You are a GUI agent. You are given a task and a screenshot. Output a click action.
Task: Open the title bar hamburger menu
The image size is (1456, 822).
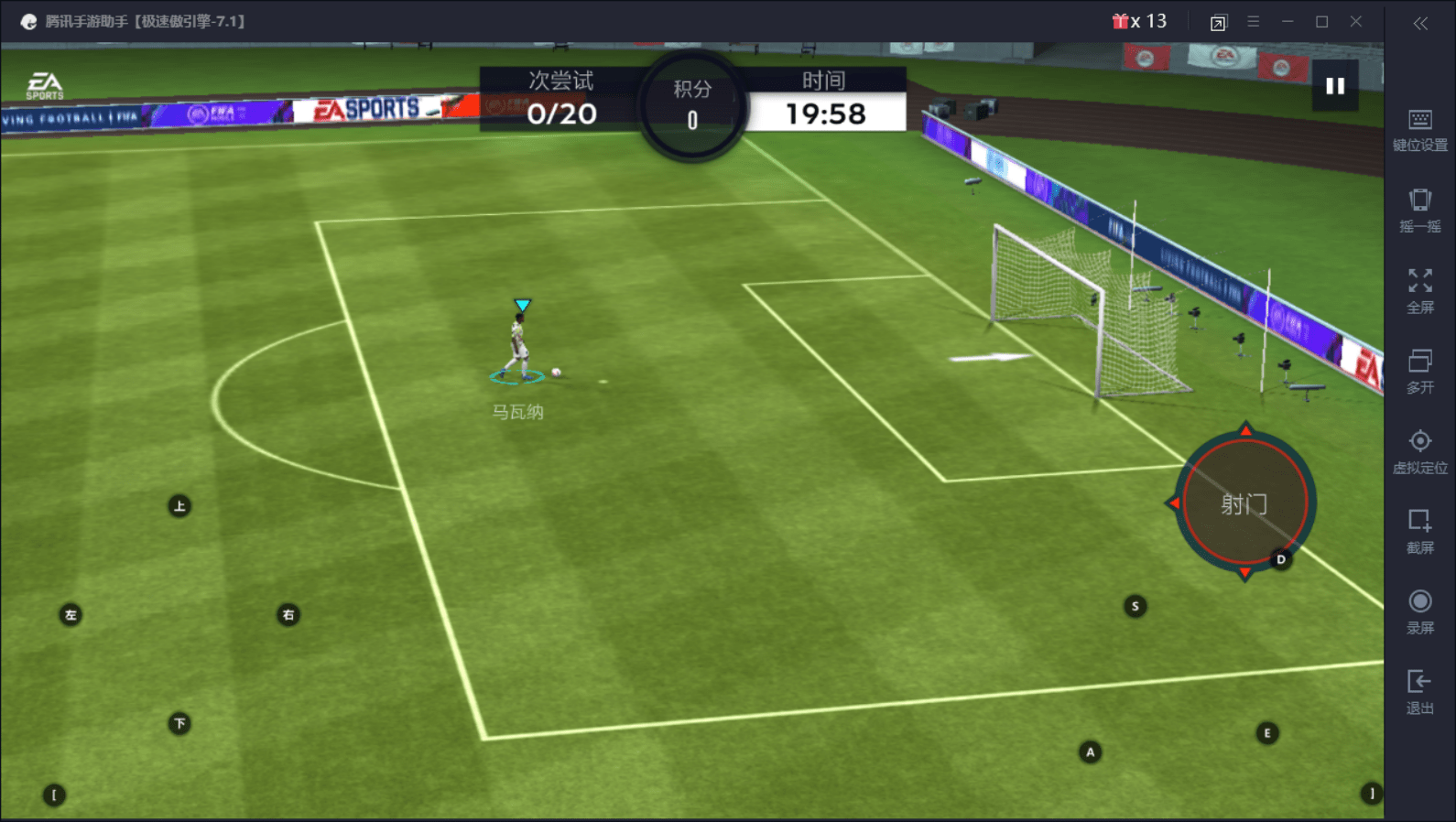pyautogui.click(x=1253, y=21)
